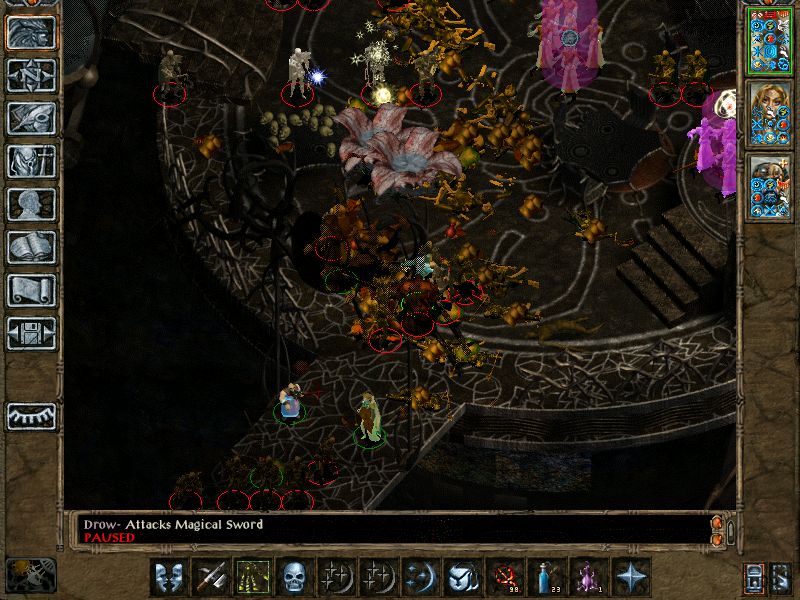The height and width of the screenshot is (600, 800).
Task: Return to game via the dragon head button
Action: pyautogui.click(x=32, y=32)
